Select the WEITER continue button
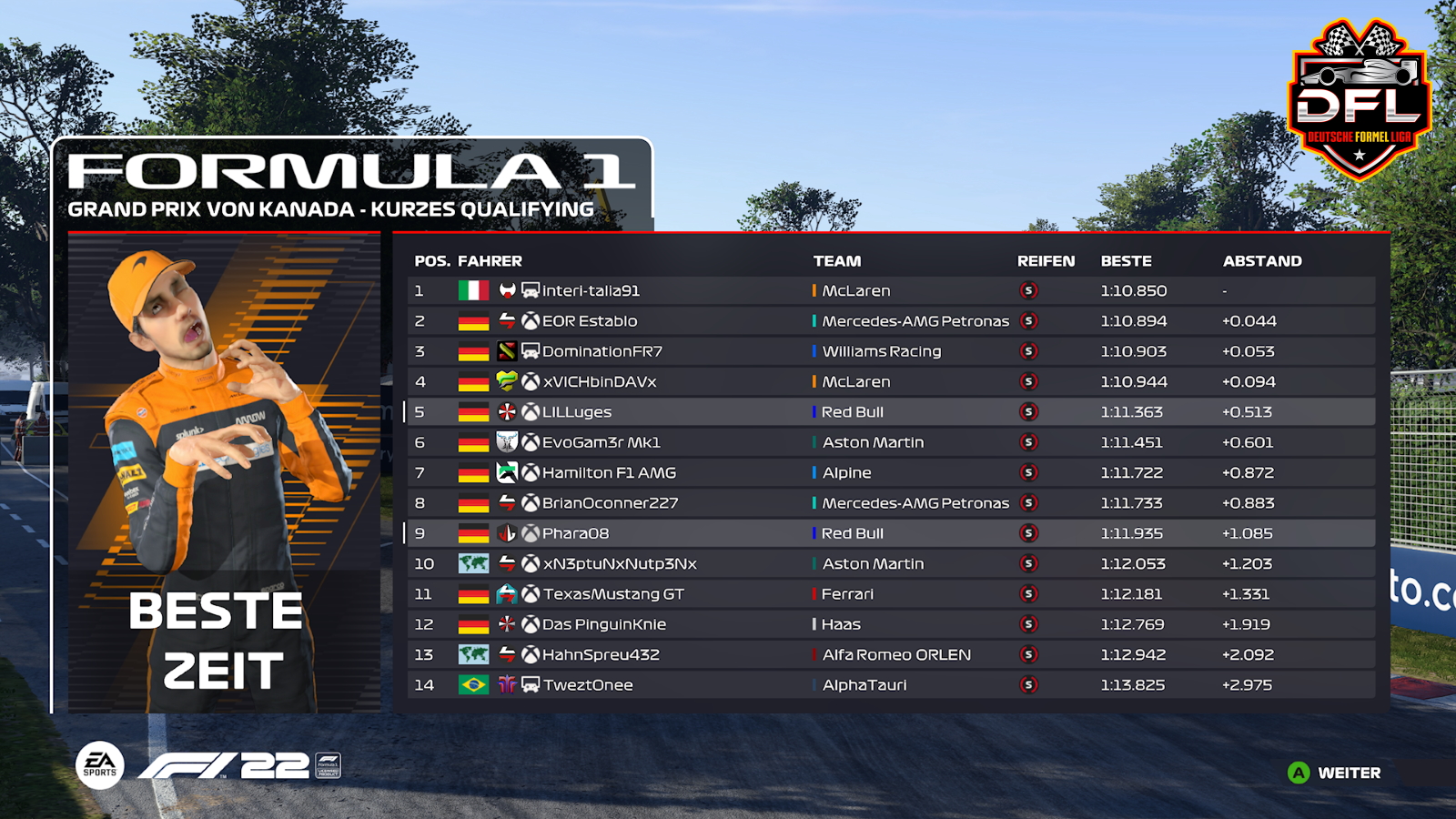The width and height of the screenshot is (1456, 819). point(1335,773)
